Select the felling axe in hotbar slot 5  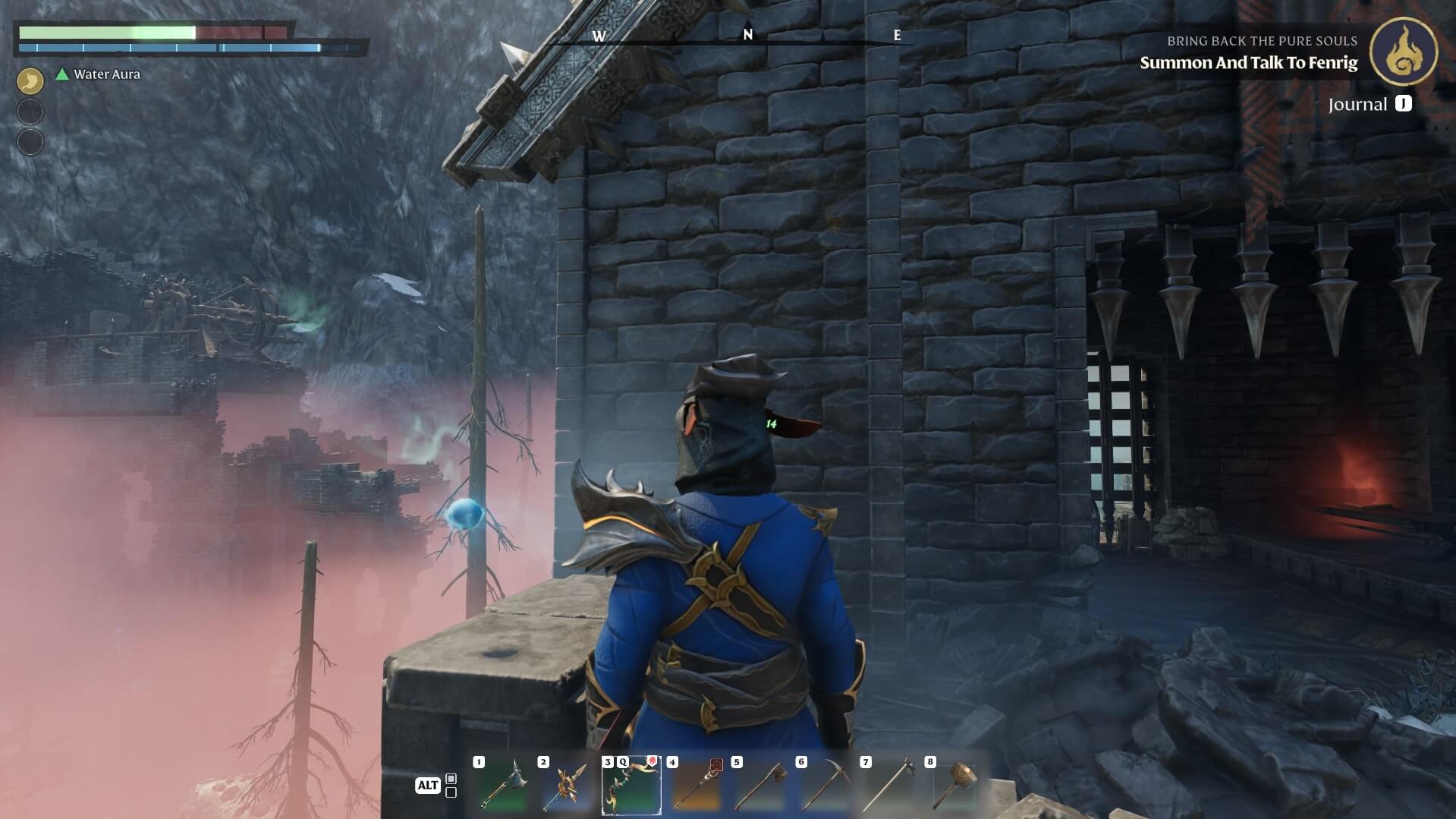click(760, 786)
